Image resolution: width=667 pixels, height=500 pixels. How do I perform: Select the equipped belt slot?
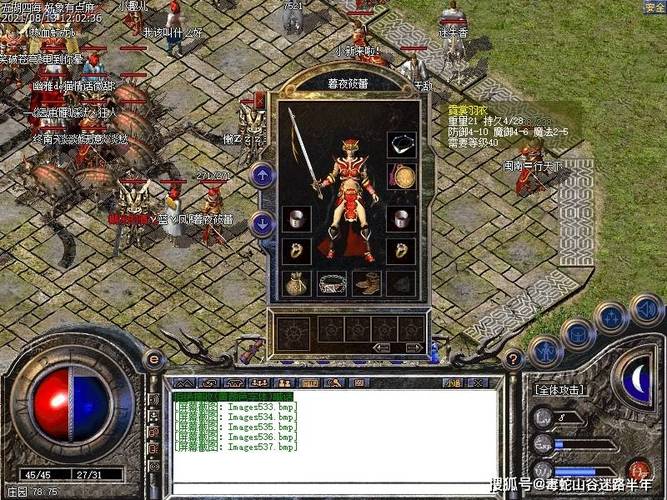332,284
